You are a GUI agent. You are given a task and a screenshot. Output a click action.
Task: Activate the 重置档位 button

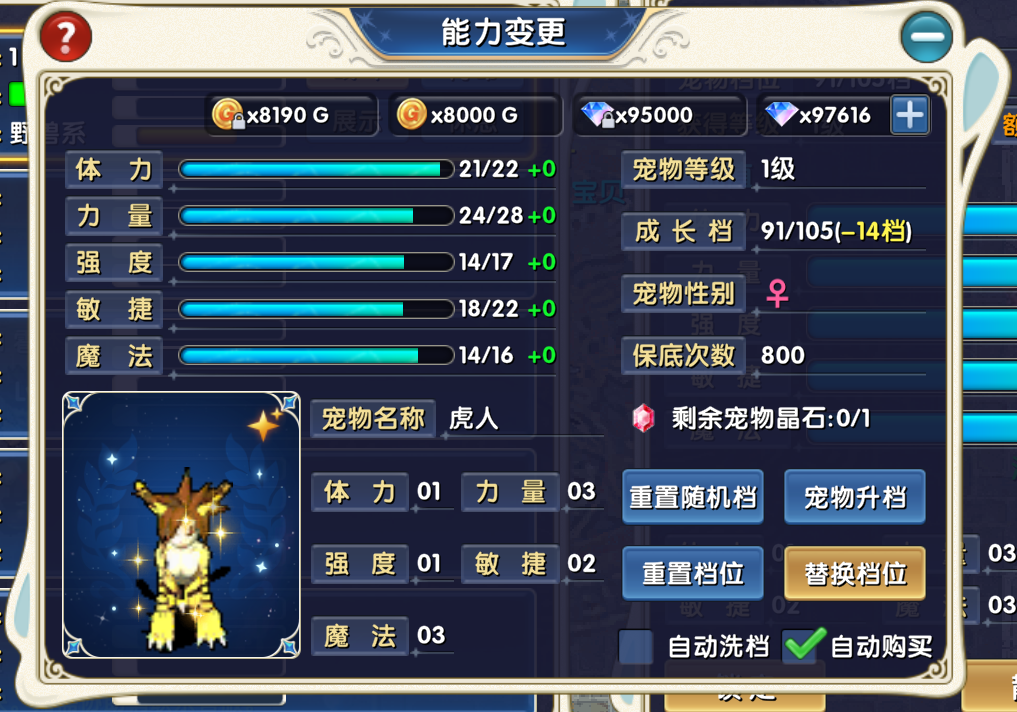click(x=693, y=573)
